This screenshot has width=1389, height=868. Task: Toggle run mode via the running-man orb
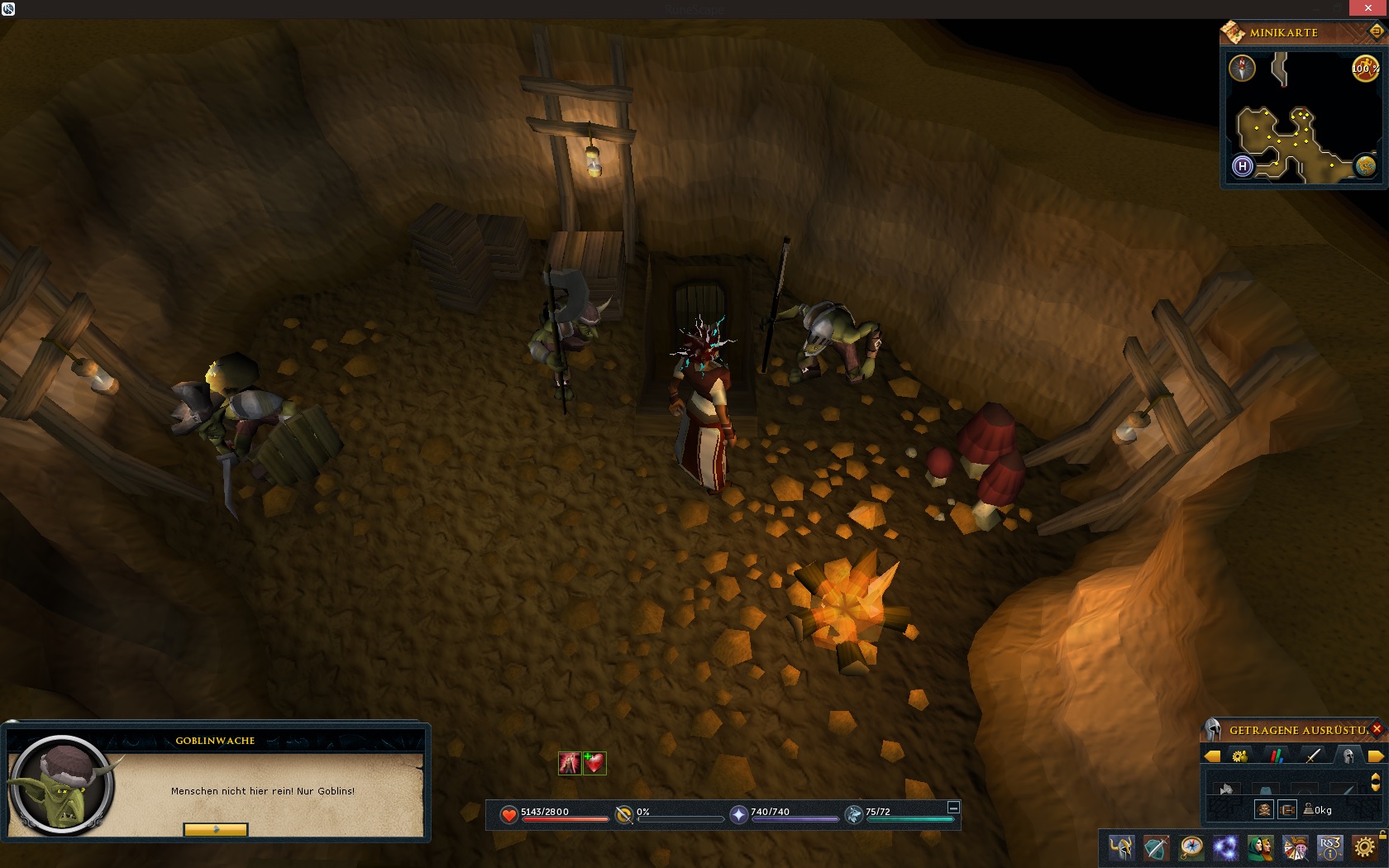[x=1364, y=69]
